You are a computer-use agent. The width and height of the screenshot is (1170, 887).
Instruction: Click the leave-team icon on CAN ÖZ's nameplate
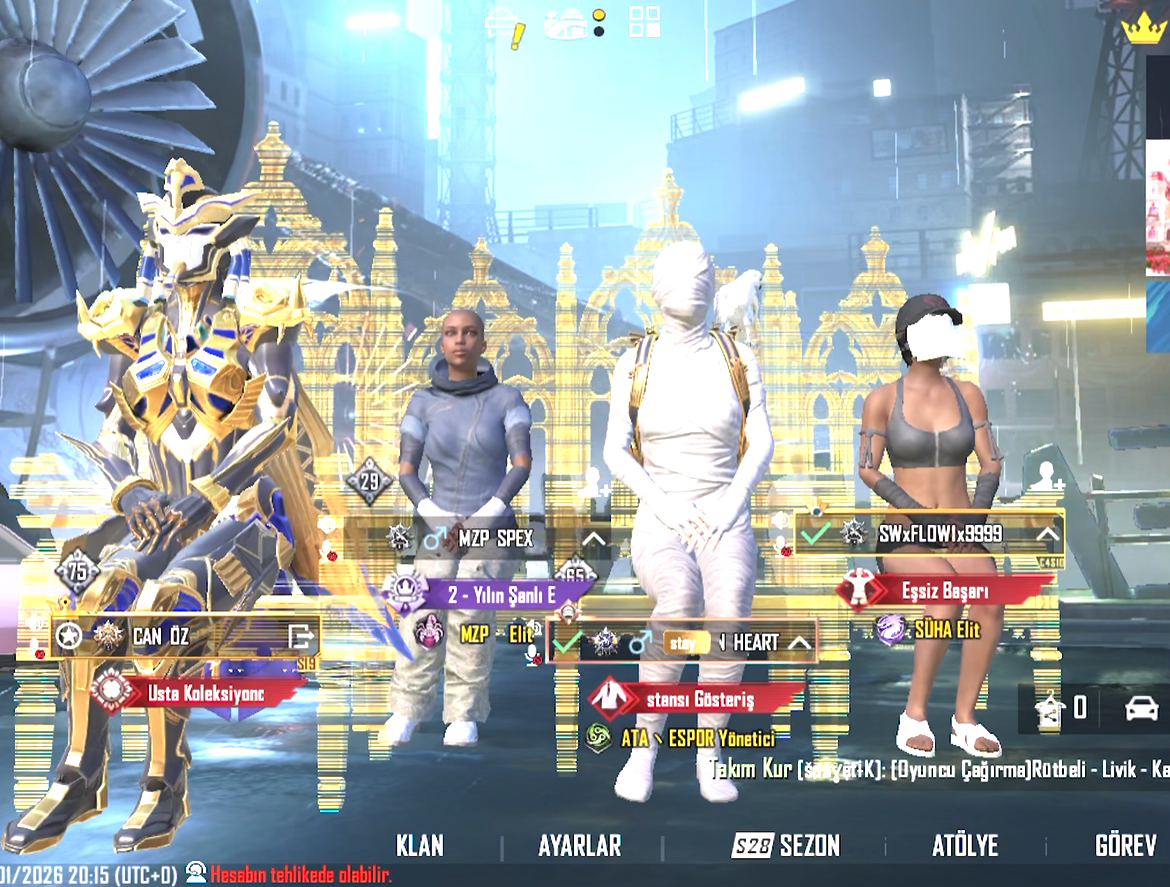(300, 635)
